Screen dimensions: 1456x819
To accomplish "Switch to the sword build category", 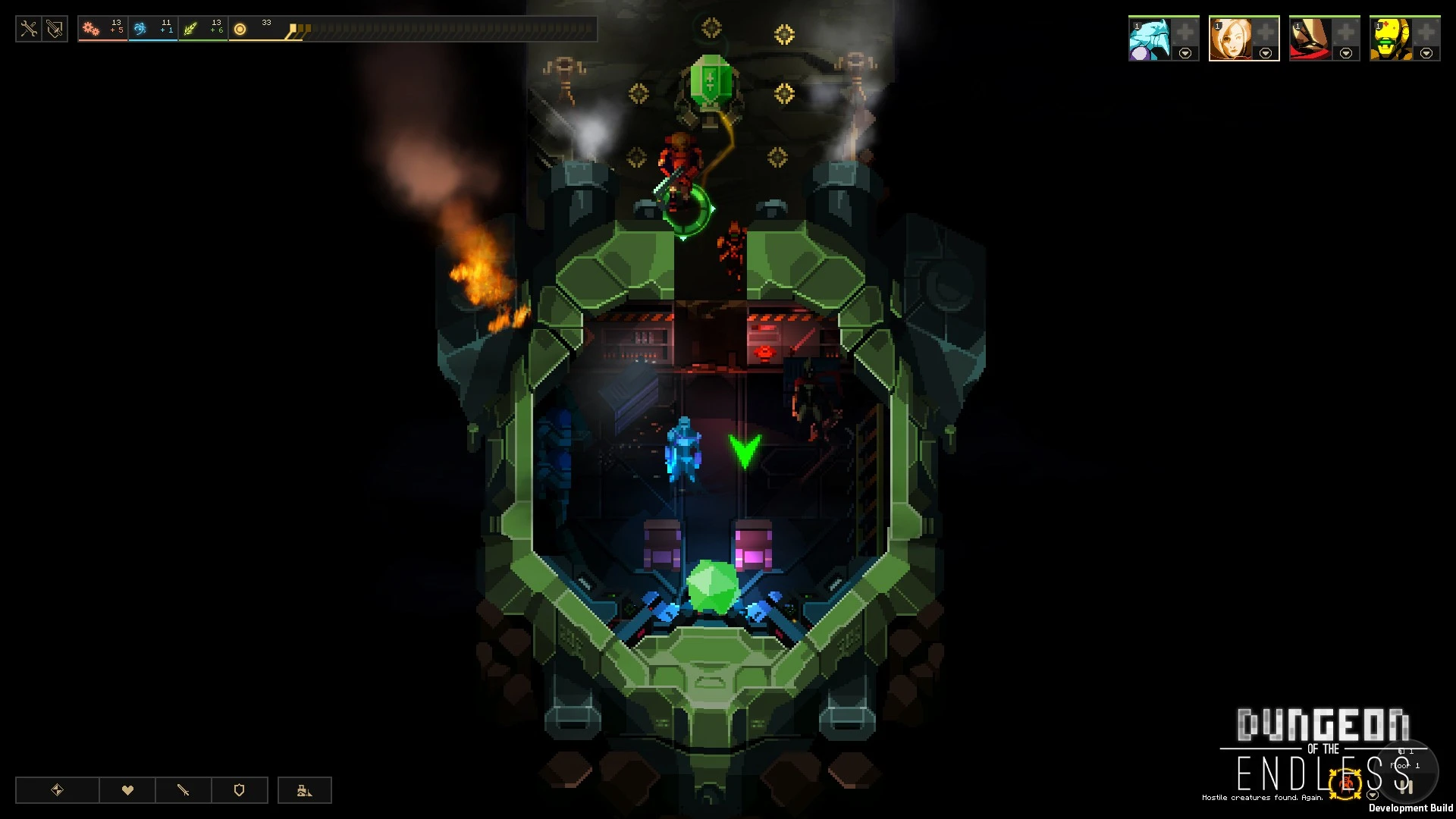I will point(184,790).
